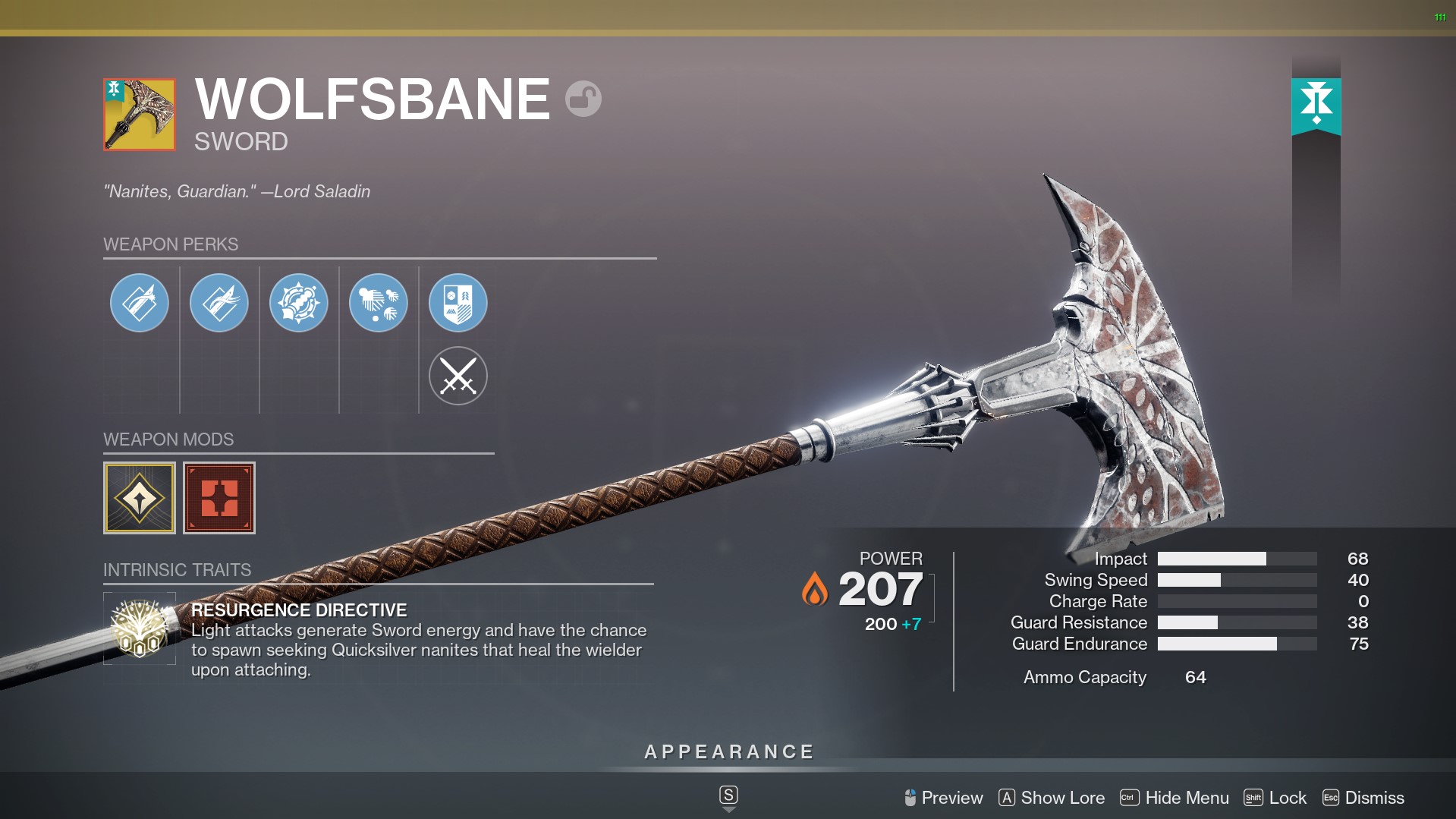Lock the Wolfsbane sword
Screen dimensions: 1456x819
coord(1275,798)
